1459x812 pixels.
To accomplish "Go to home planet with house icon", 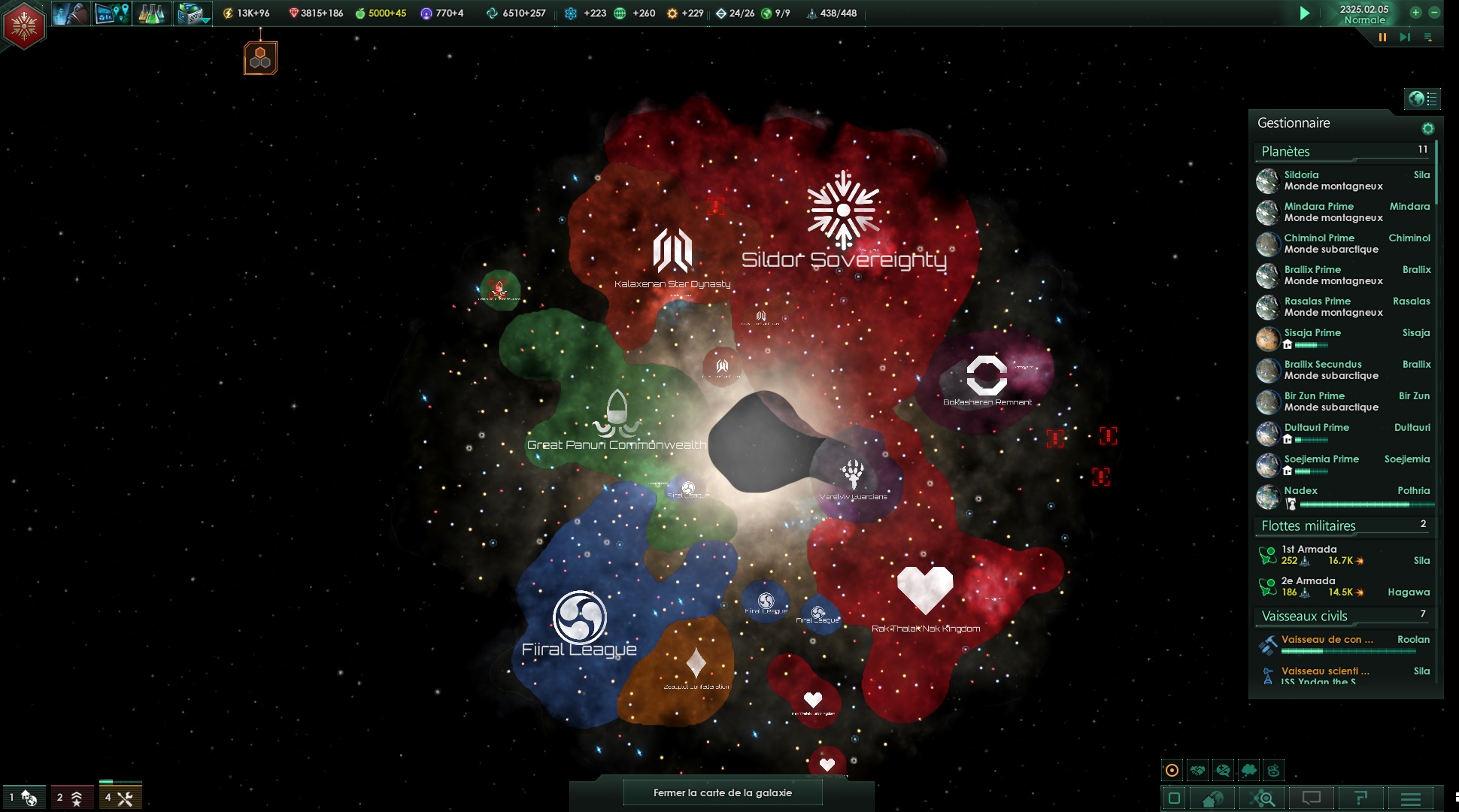I will pos(1212,798).
